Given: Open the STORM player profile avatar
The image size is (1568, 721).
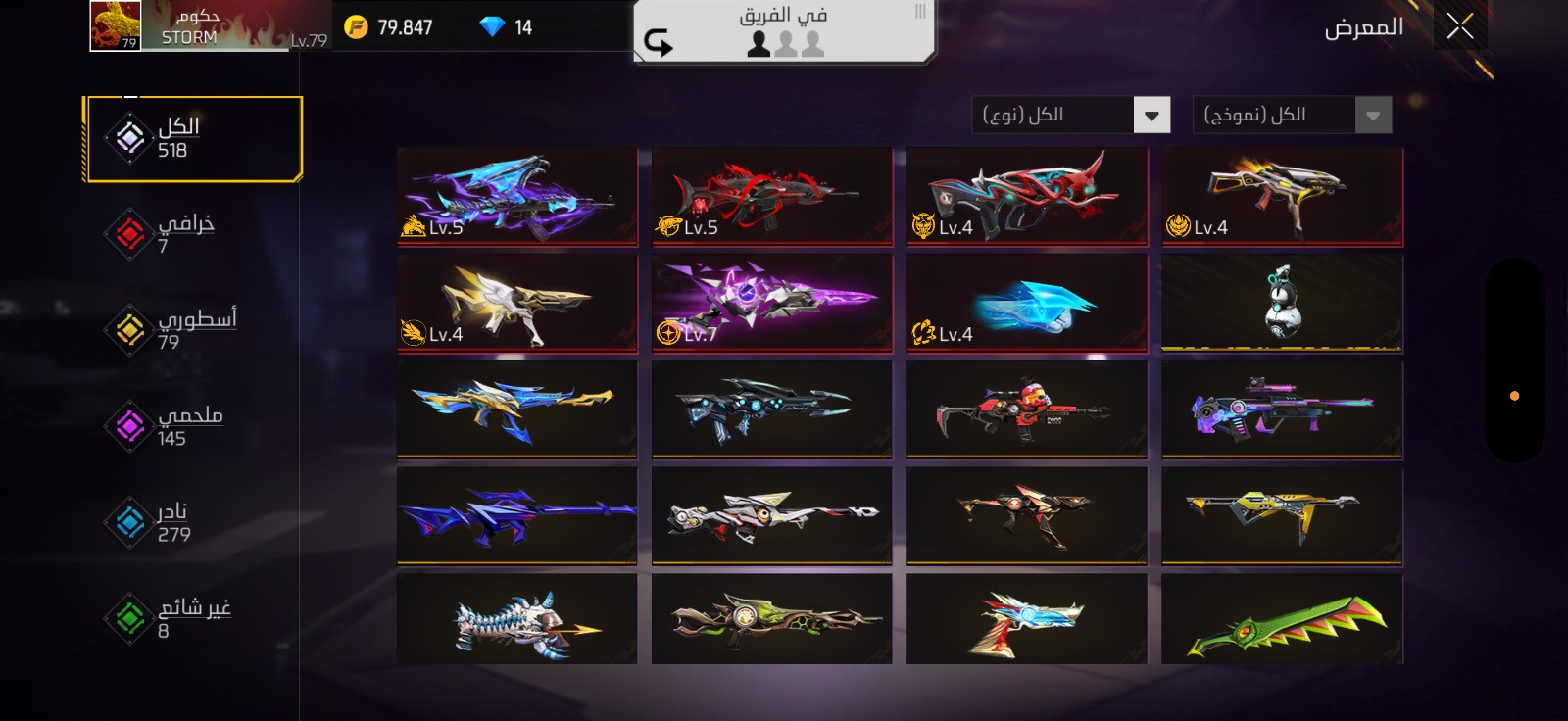Looking at the screenshot, I should [116, 25].
